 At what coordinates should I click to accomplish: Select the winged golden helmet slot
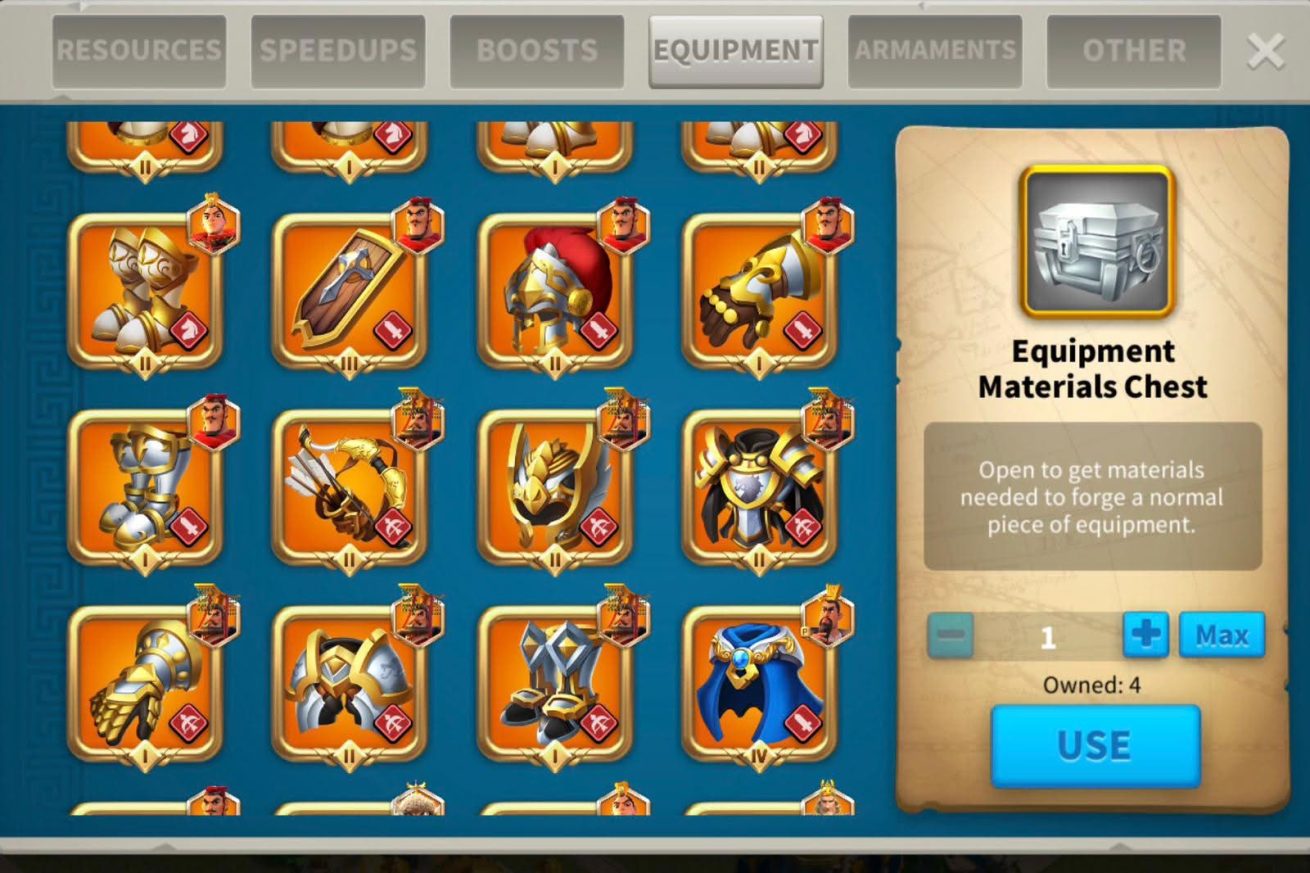[x=555, y=487]
